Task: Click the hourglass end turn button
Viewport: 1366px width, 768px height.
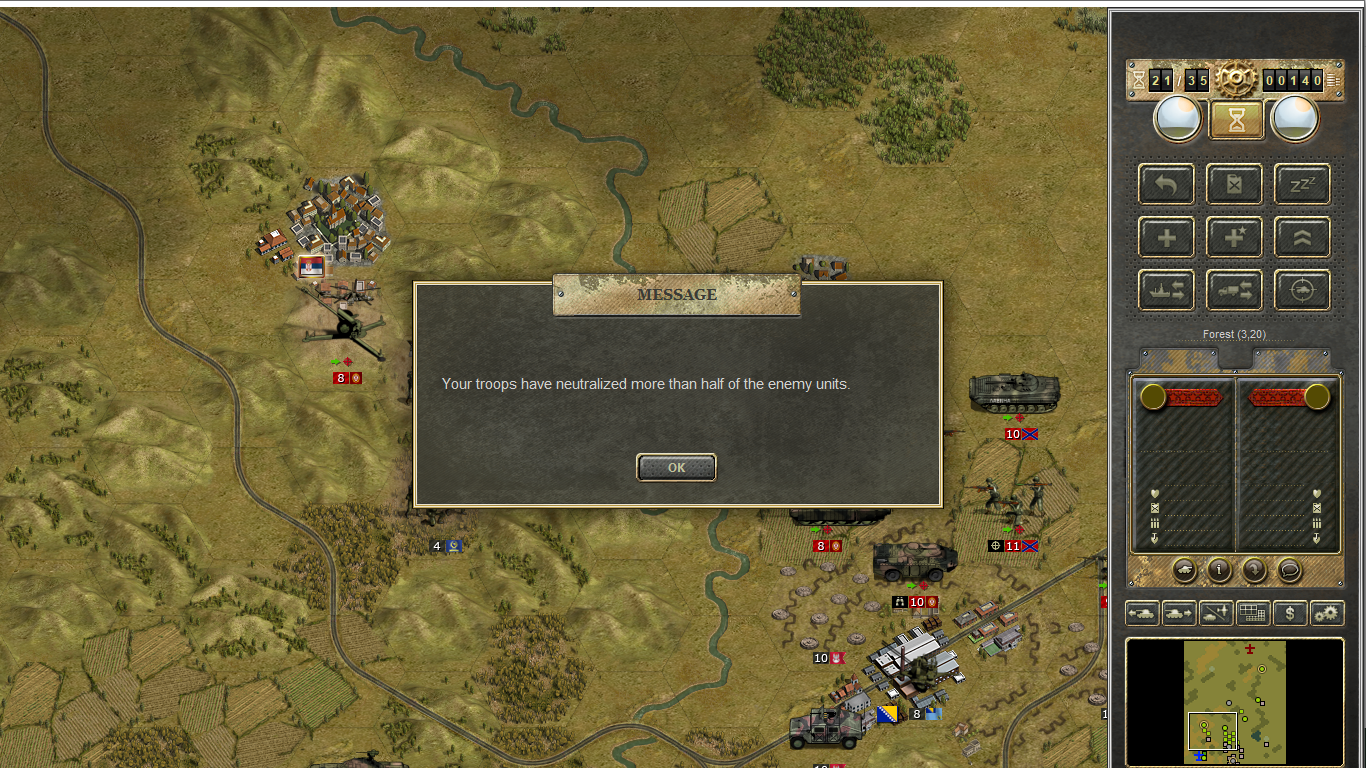Action: 1237,120
